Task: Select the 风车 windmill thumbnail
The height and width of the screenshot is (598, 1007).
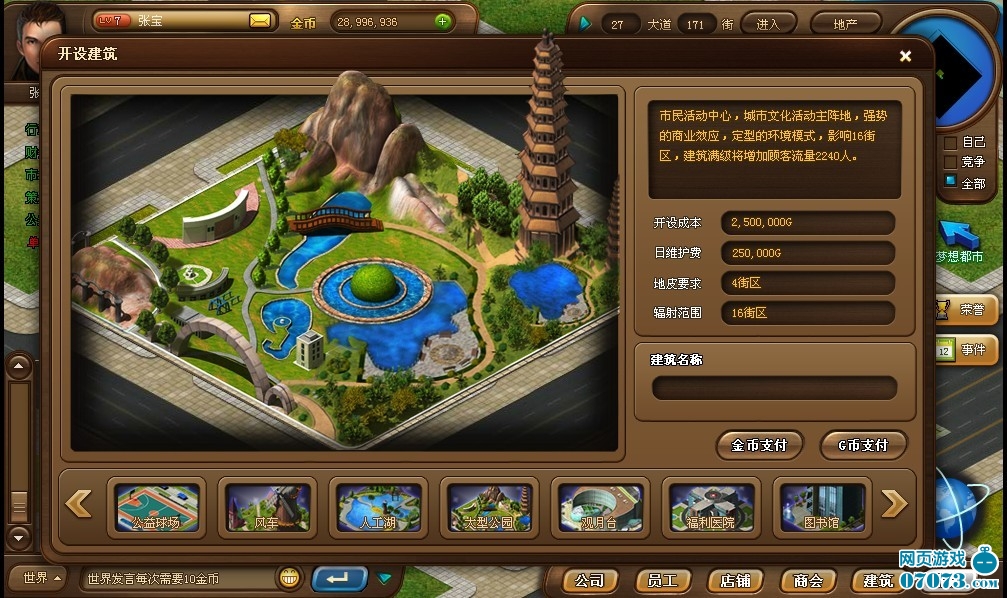Action: [267, 507]
